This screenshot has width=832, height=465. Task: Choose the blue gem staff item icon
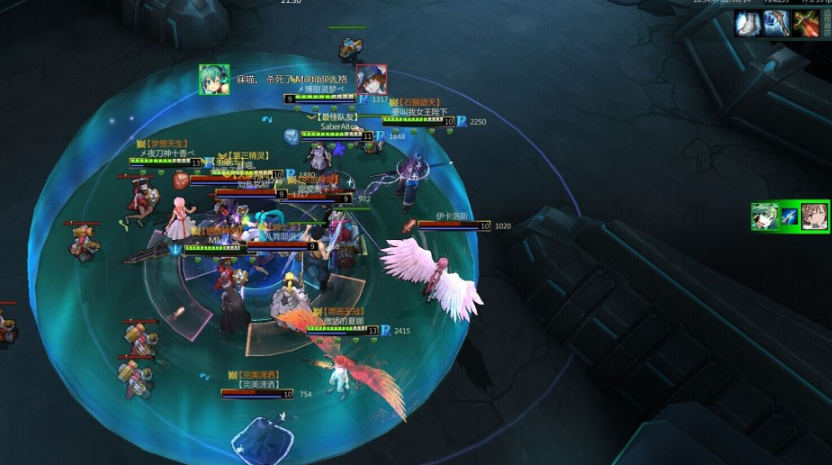pos(777,24)
